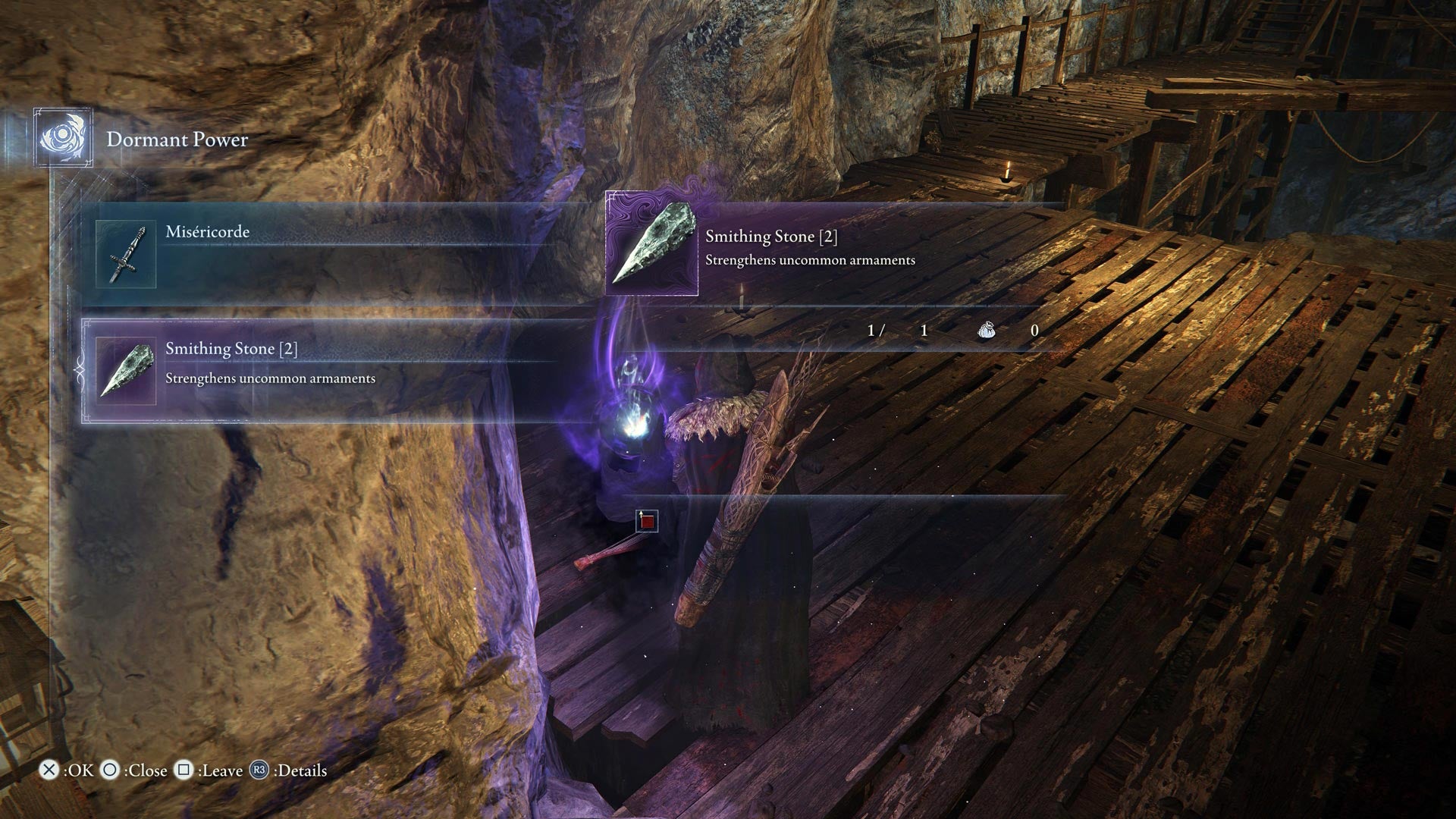Image resolution: width=1456 pixels, height=819 pixels.
Task: Click the Close prompt text
Action: point(146,770)
